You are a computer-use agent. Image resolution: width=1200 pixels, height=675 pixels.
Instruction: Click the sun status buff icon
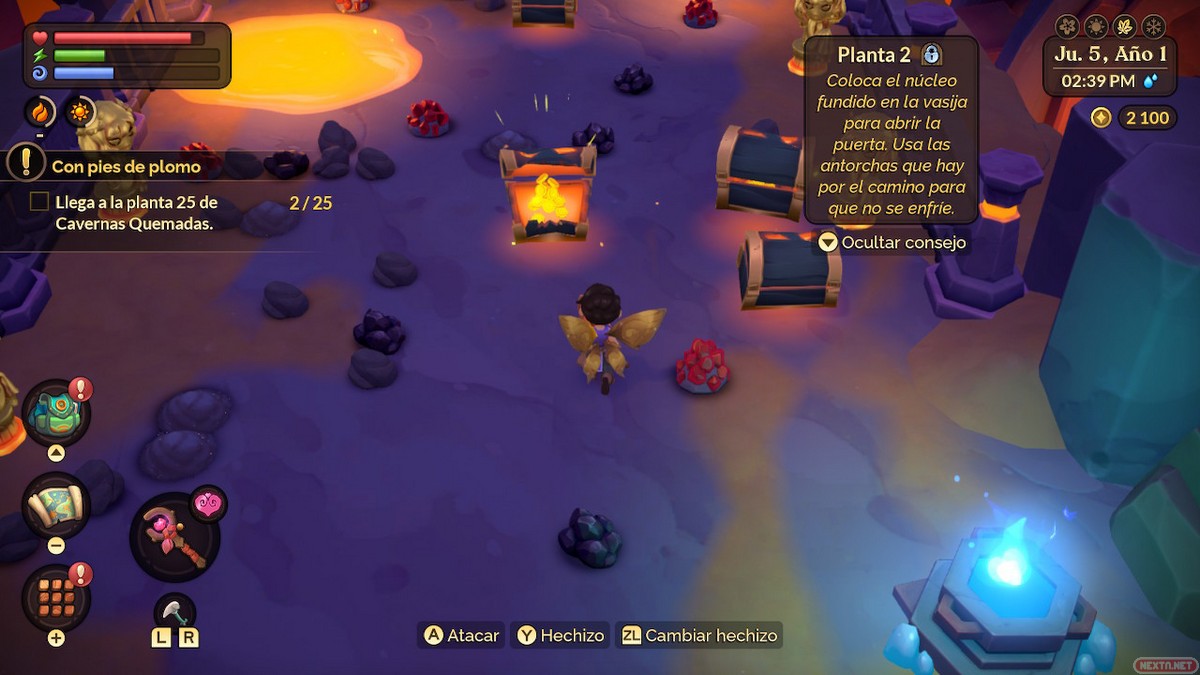(80, 111)
